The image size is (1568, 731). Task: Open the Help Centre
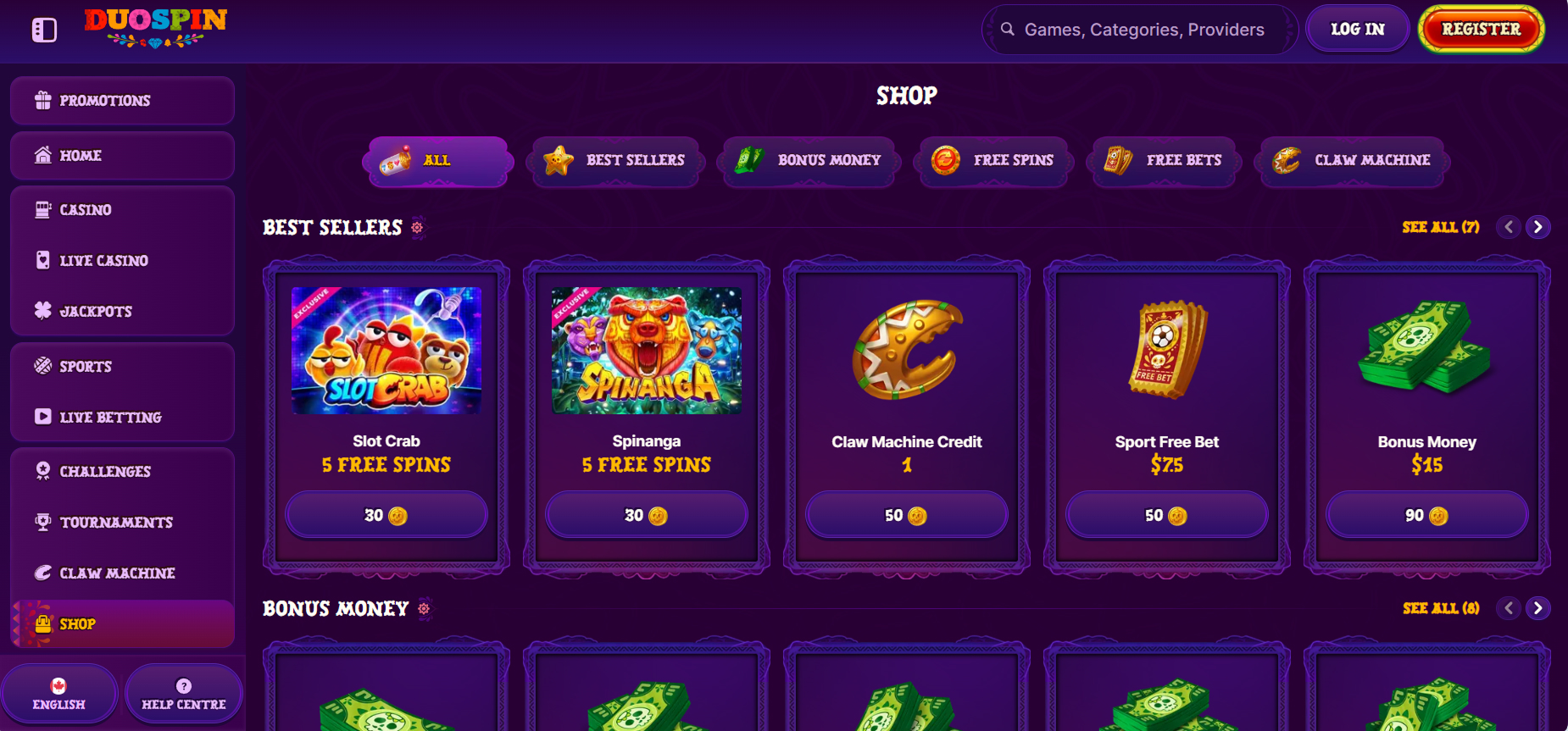(x=183, y=694)
